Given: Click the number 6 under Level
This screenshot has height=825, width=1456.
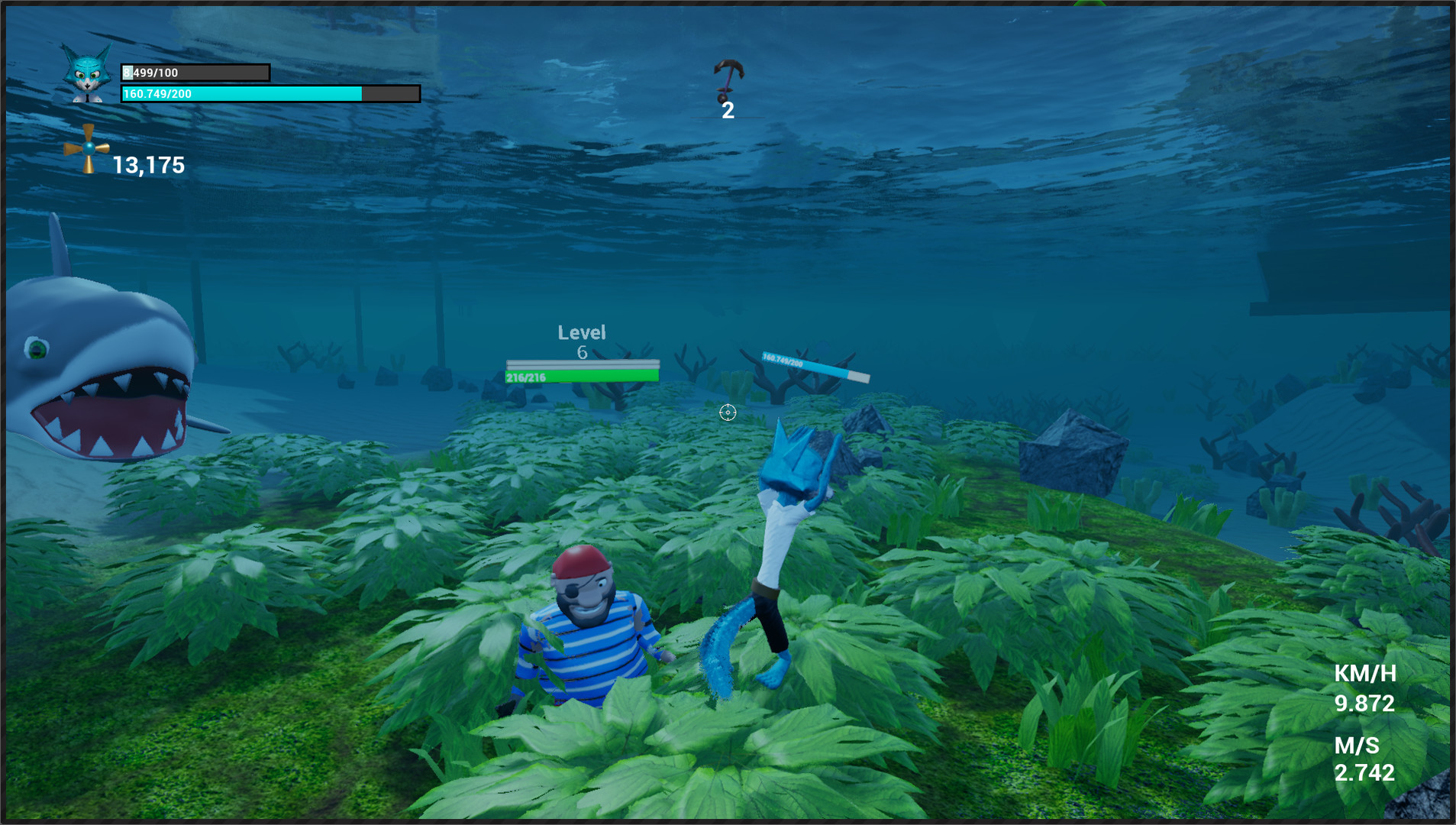Looking at the screenshot, I should [581, 353].
